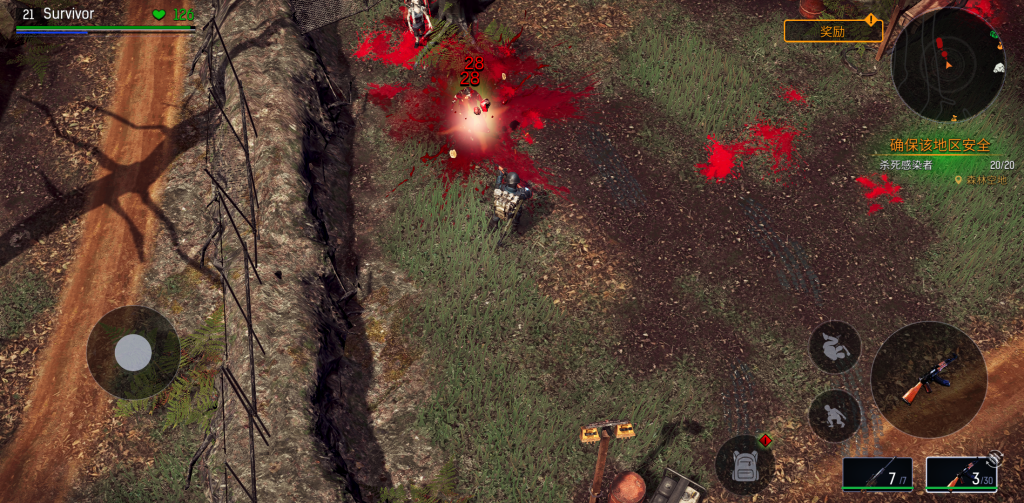Open the 奖励 rewards button
The width and height of the screenshot is (1024, 503).
832,31
